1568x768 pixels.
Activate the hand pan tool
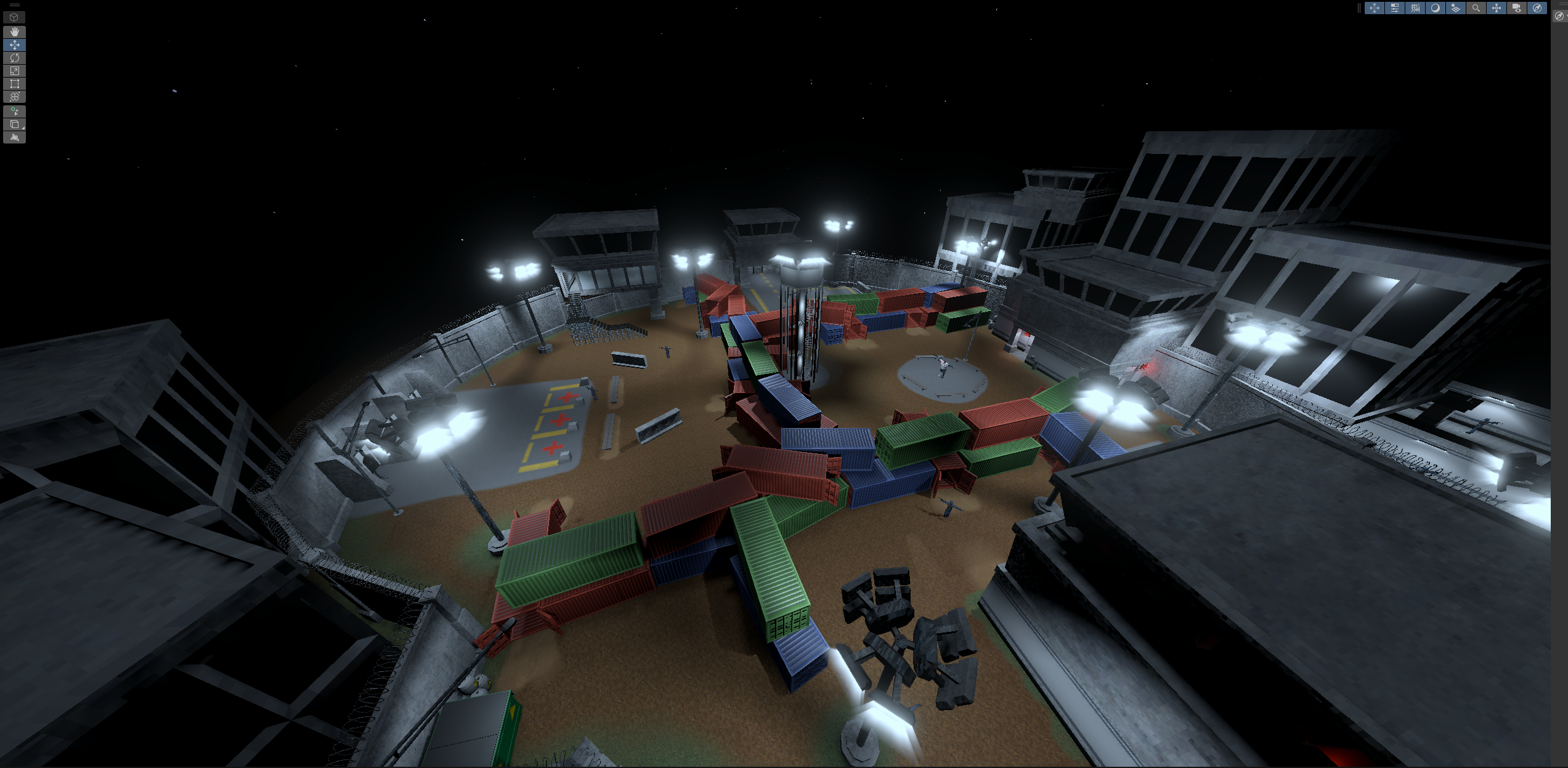[x=15, y=32]
